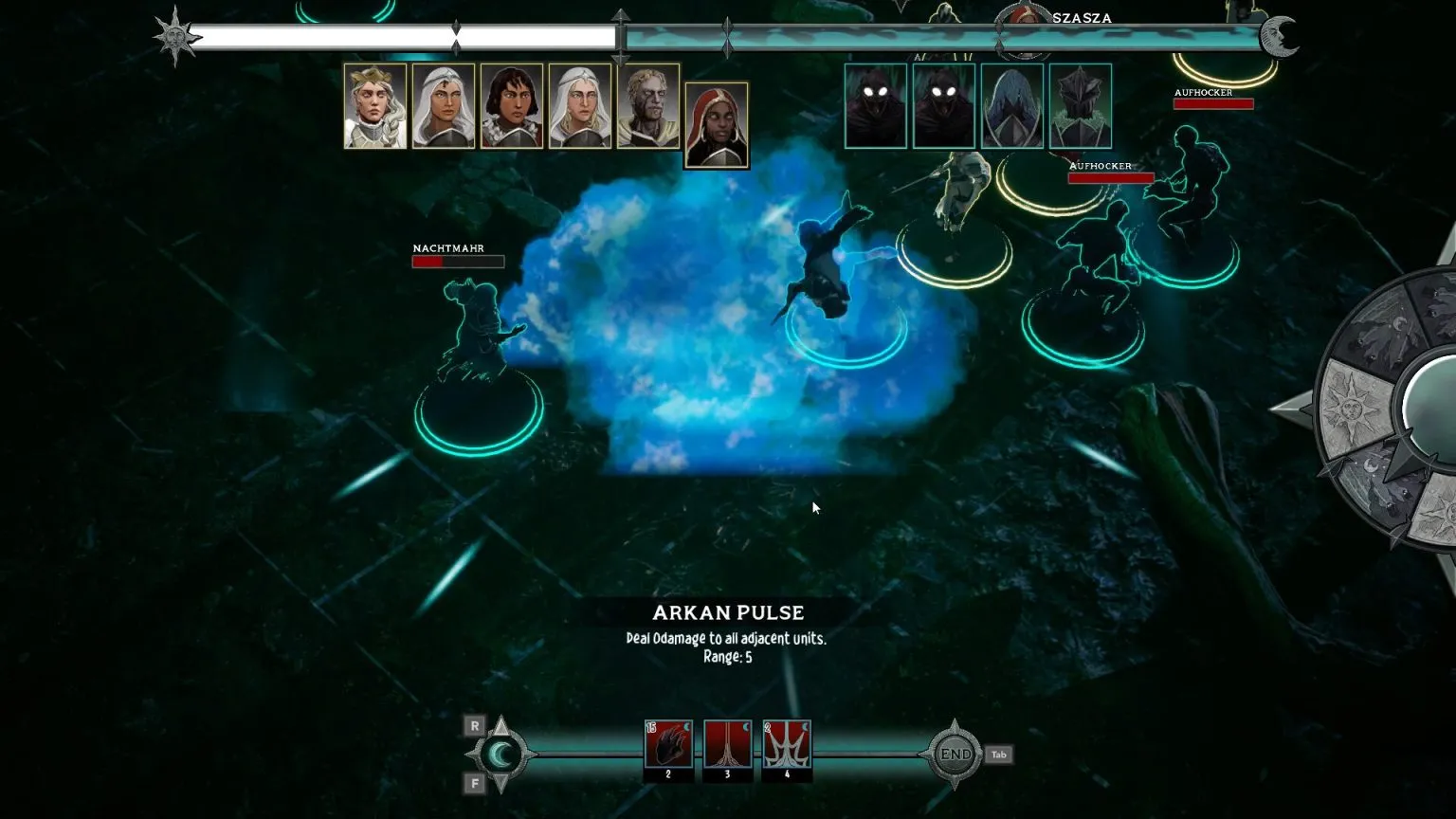1456x819 pixels.
Task: Select the dark helmet enemy portrait
Action: 1081,104
